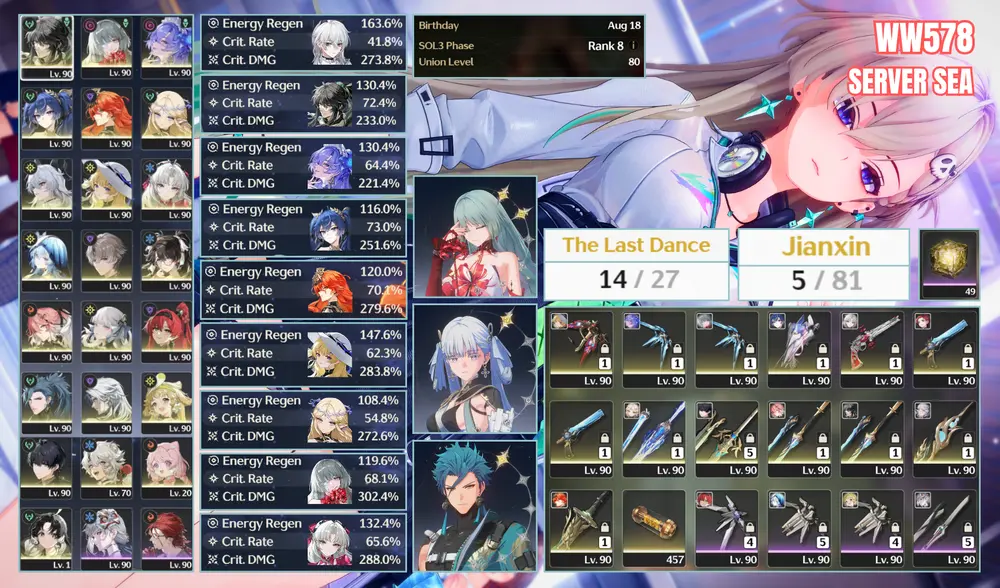View the teal-haired eyepatch man card
The image size is (1000, 588).
point(474,505)
